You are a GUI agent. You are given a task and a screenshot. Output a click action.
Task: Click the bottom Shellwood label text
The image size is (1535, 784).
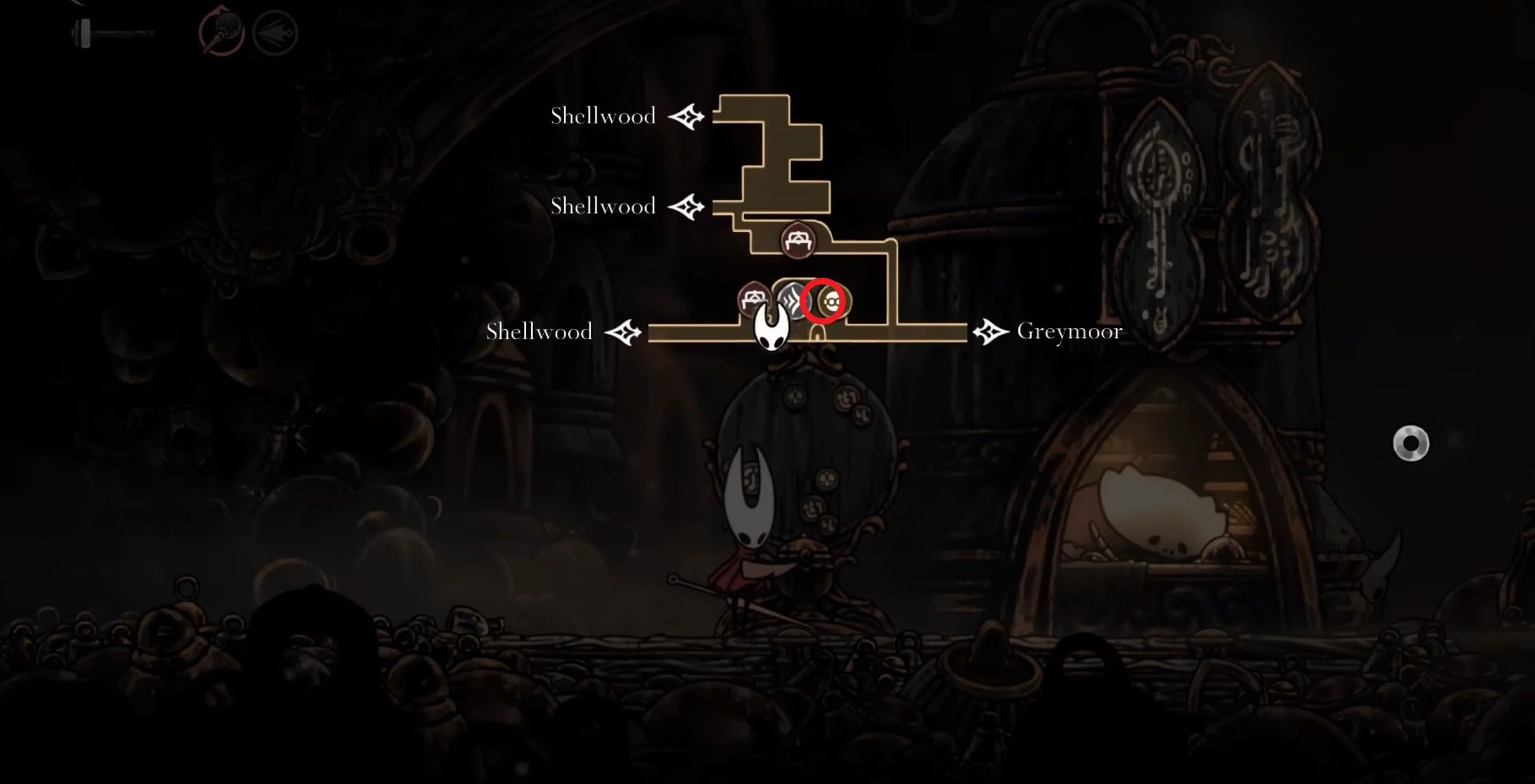click(x=539, y=331)
